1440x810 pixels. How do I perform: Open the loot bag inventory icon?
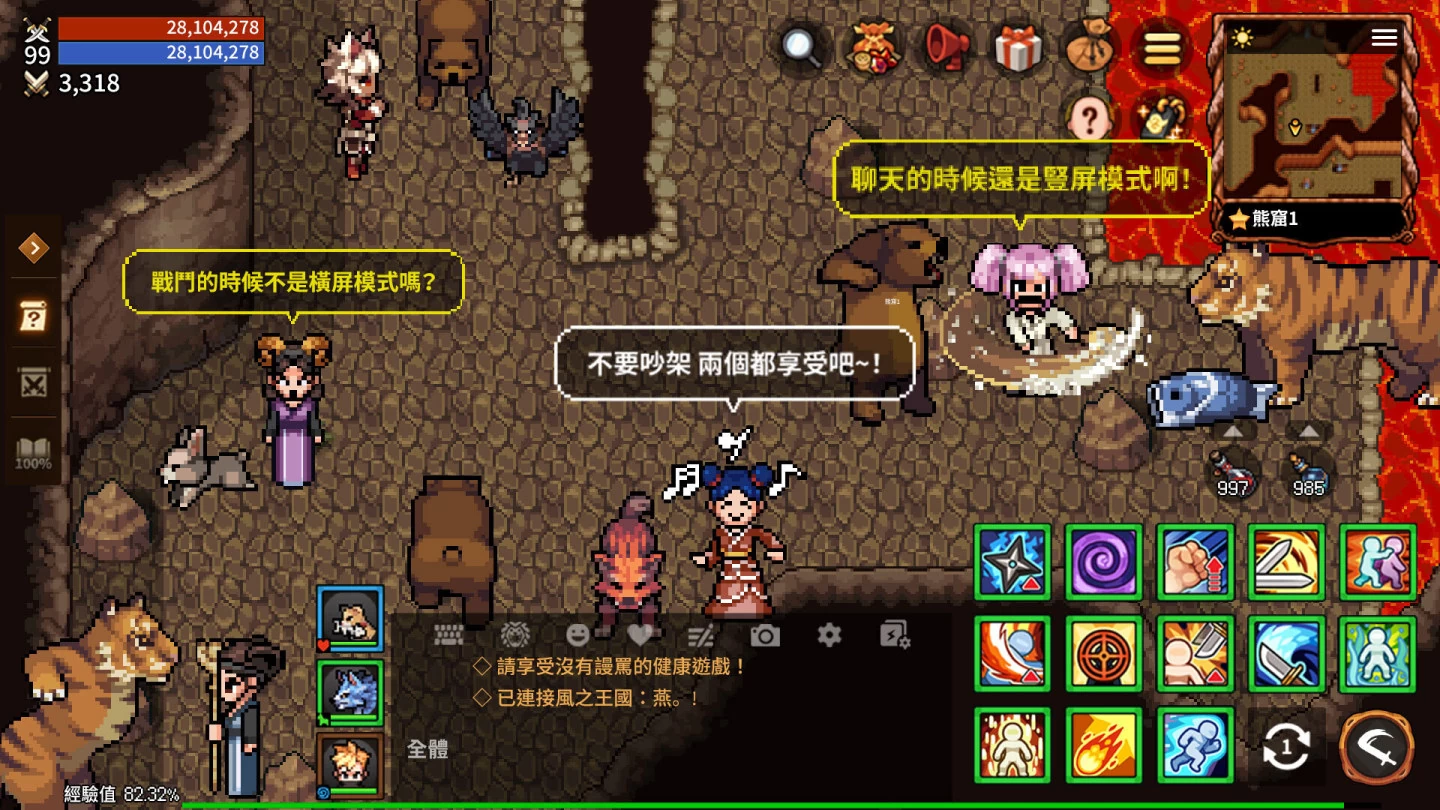pyautogui.click(x=1090, y=46)
